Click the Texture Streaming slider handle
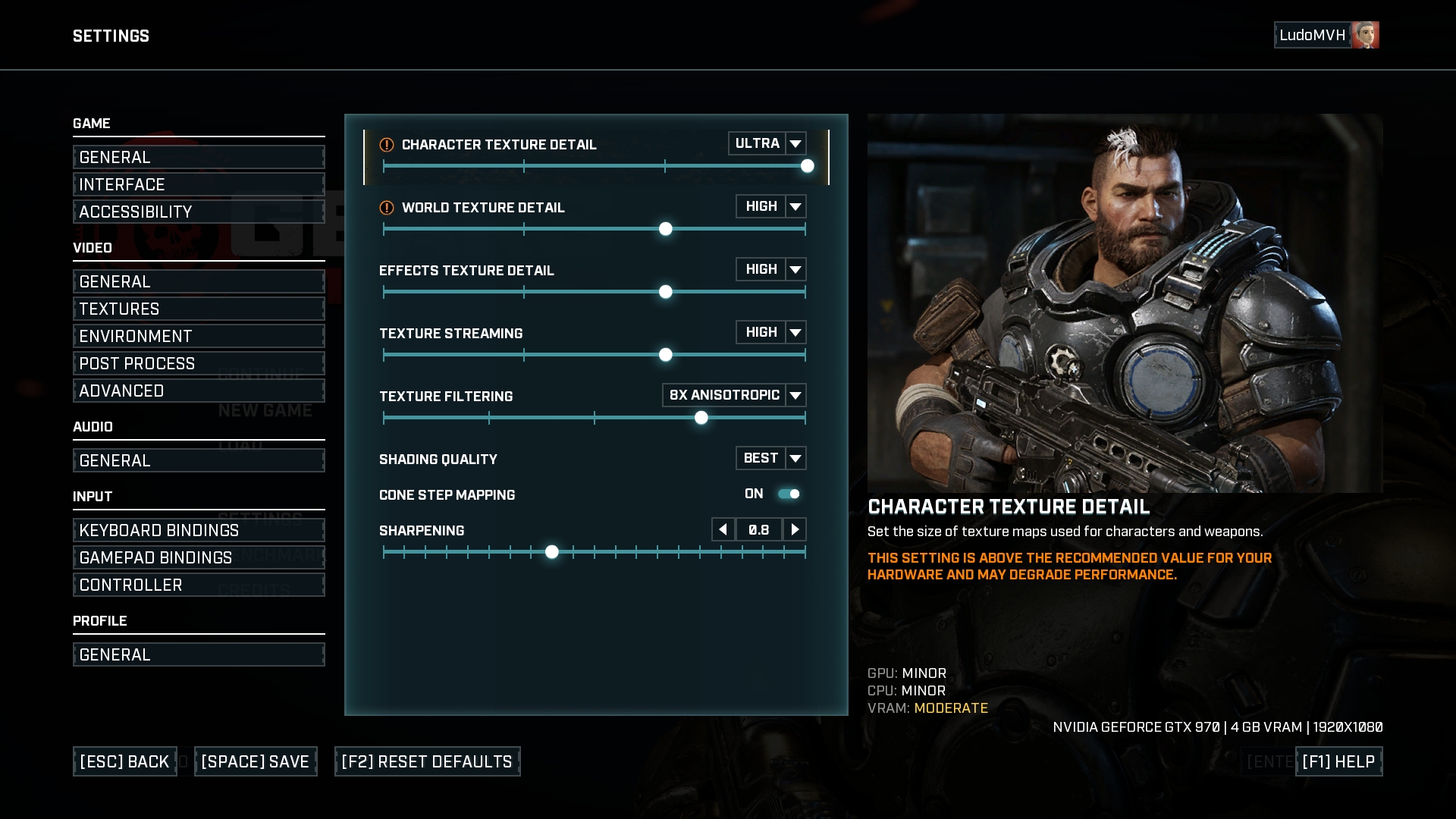Image resolution: width=1456 pixels, height=819 pixels. [666, 355]
